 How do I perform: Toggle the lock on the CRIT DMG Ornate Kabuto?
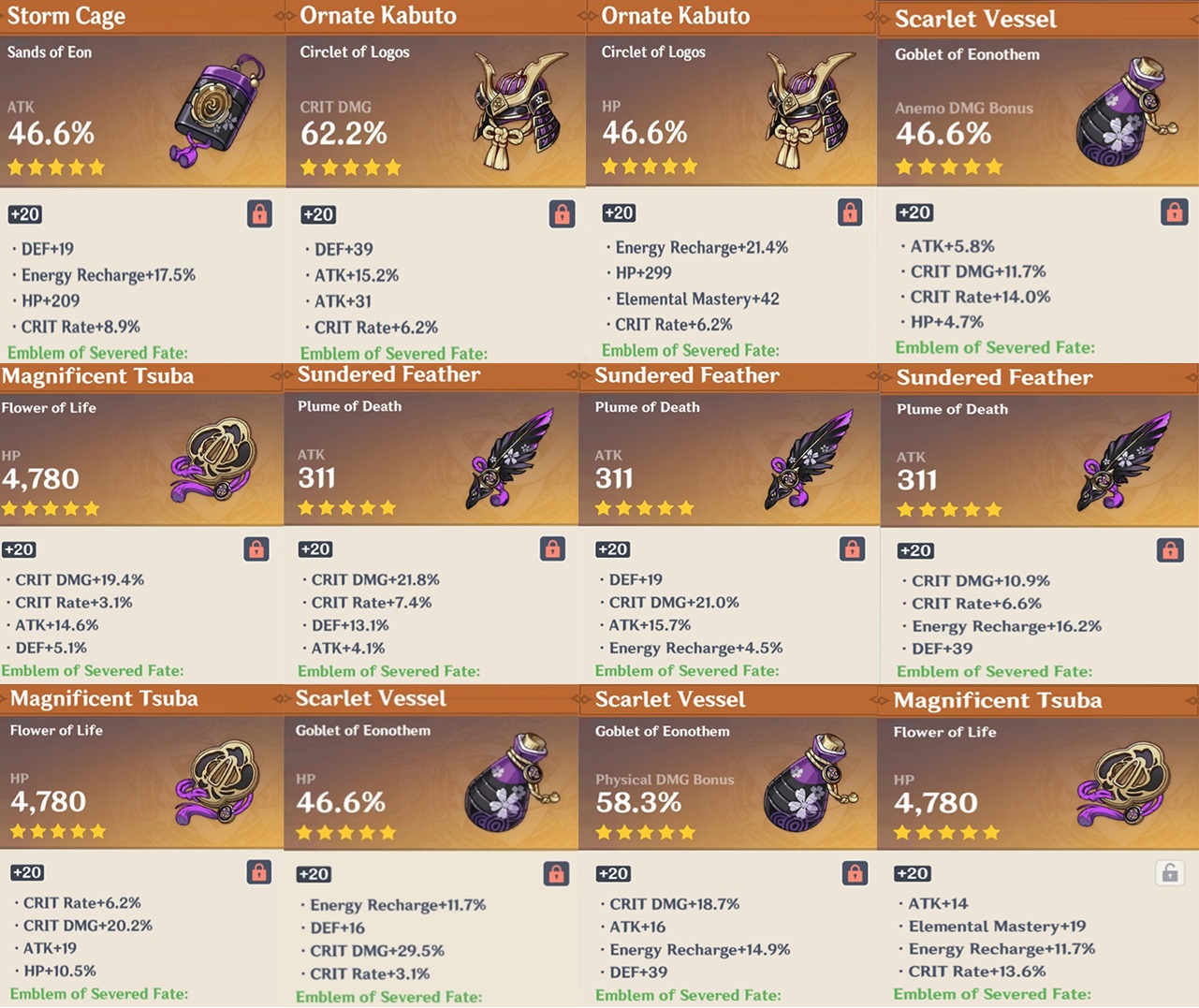[x=560, y=213]
